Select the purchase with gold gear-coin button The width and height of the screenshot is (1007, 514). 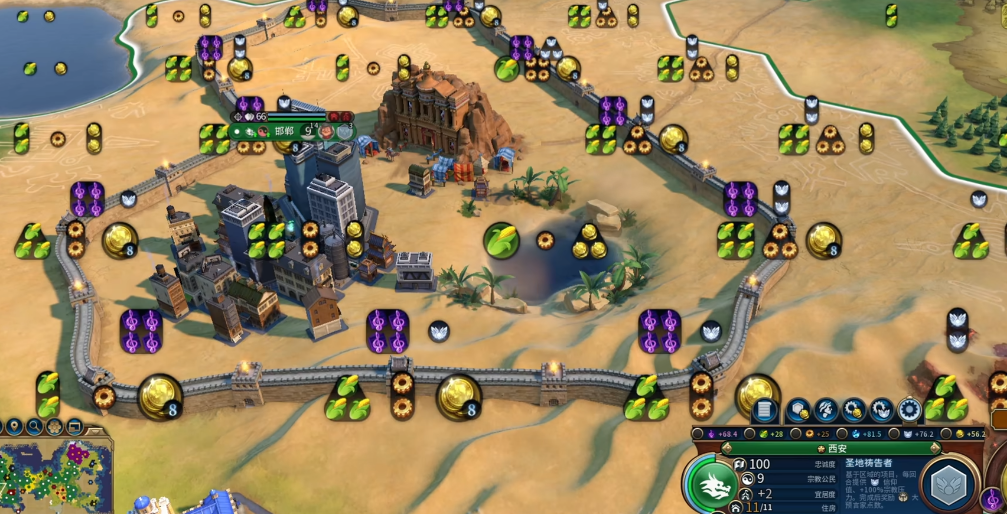point(854,410)
